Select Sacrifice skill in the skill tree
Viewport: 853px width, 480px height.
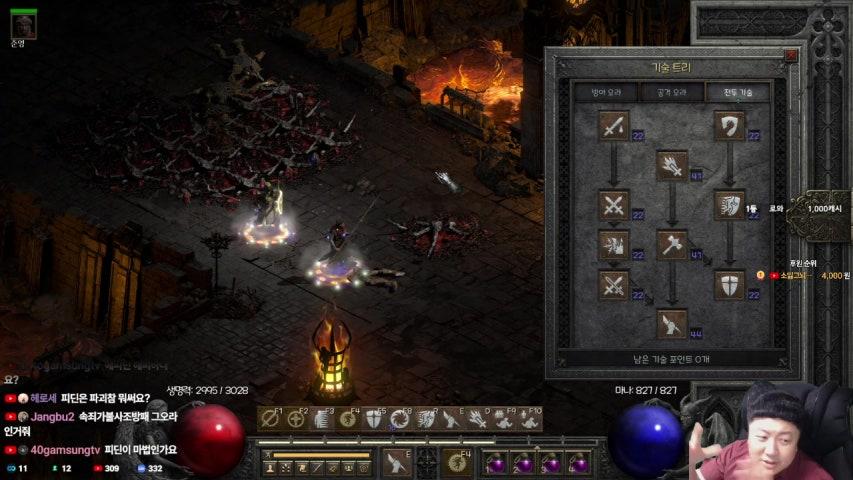tap(613, 126)
